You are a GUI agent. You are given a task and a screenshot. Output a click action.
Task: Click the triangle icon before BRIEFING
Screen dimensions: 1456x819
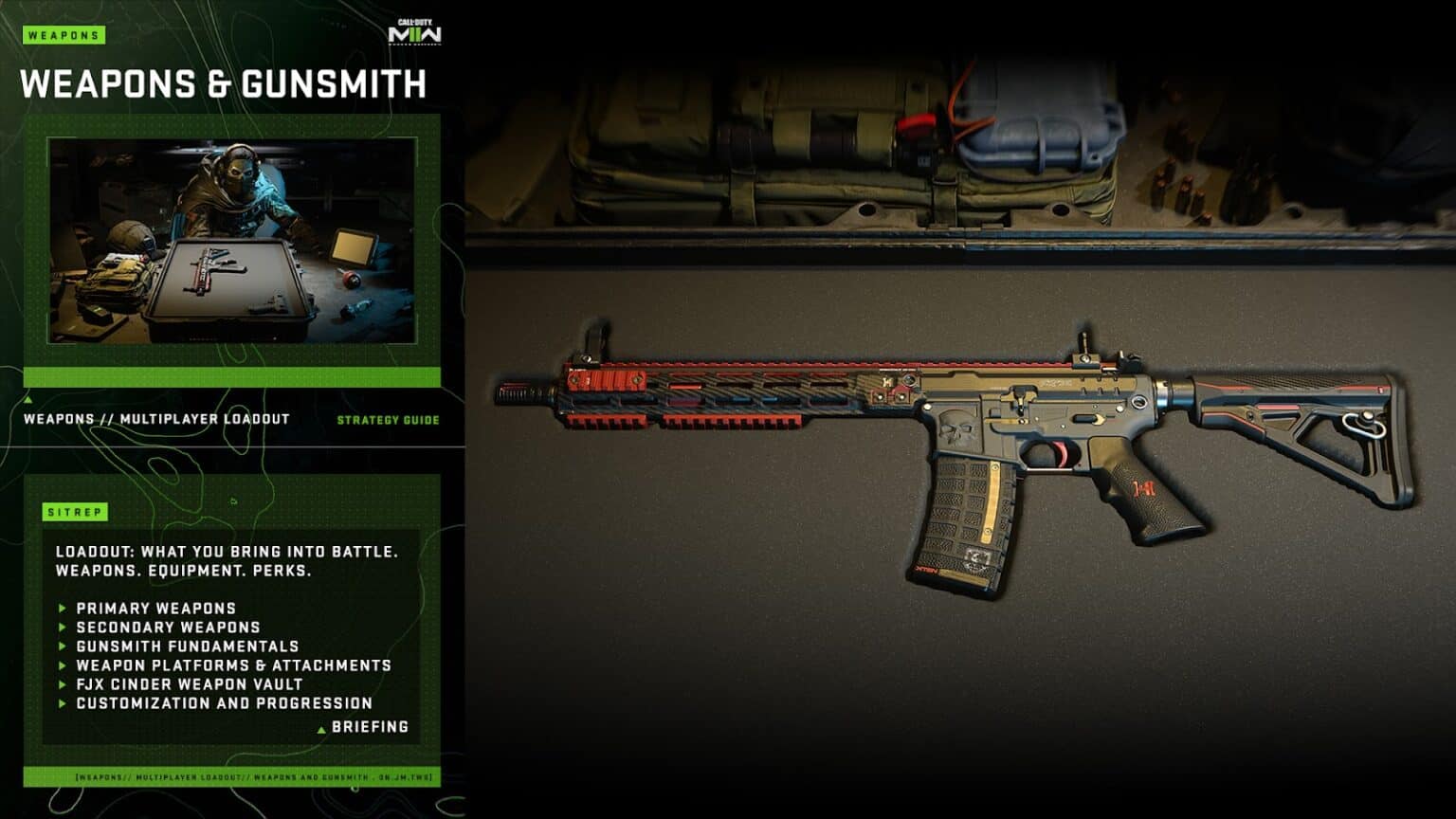click(x=320, y=728)
